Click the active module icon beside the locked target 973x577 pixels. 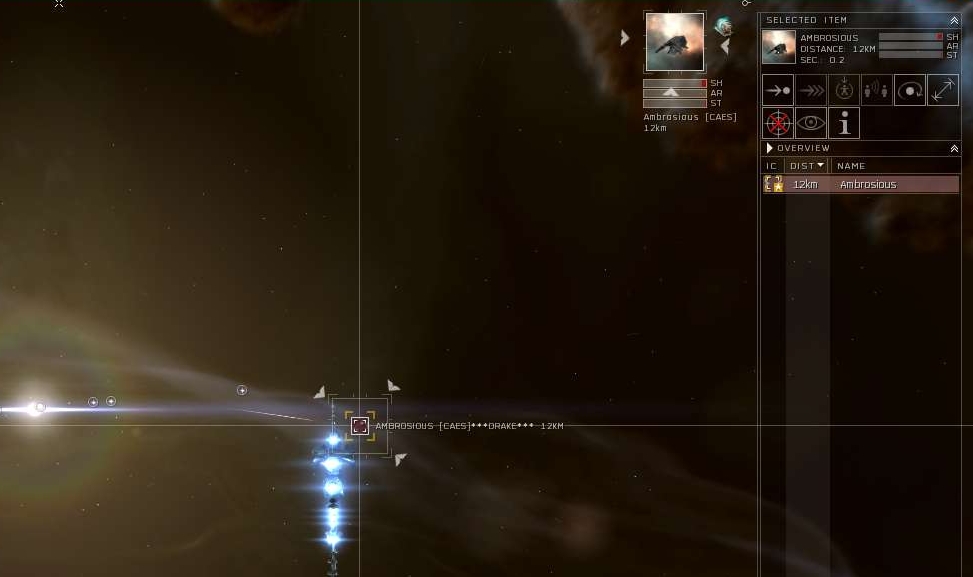click(x=723, y=27)
